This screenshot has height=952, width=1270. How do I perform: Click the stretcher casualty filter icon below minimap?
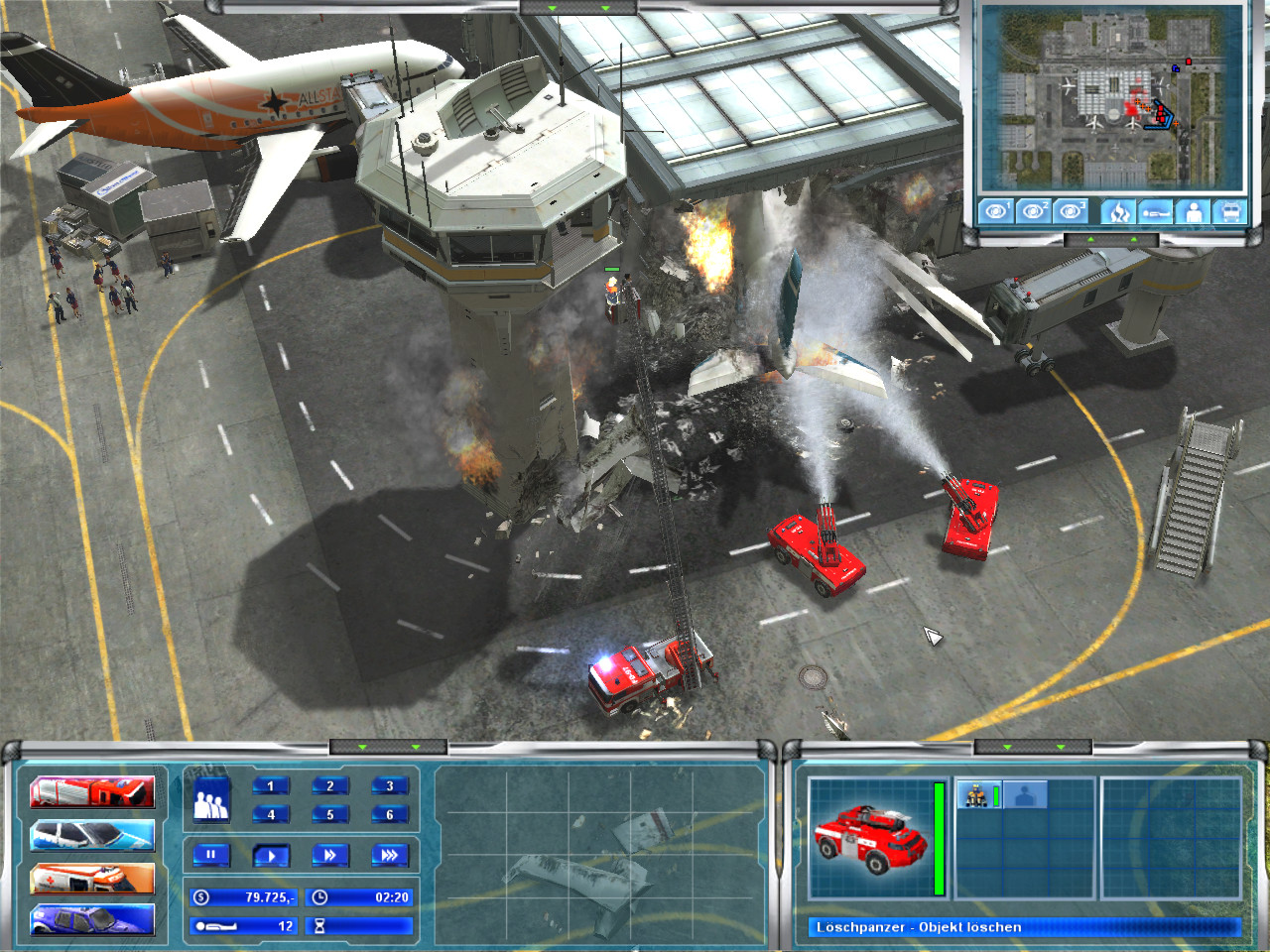coord(1155,212)
